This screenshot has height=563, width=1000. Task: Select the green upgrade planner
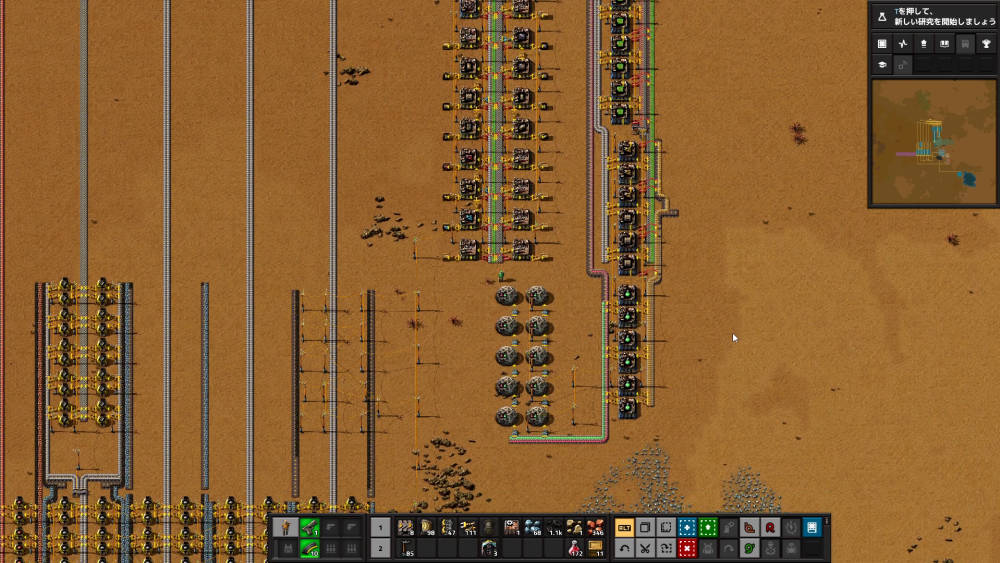tap(708, 527)
